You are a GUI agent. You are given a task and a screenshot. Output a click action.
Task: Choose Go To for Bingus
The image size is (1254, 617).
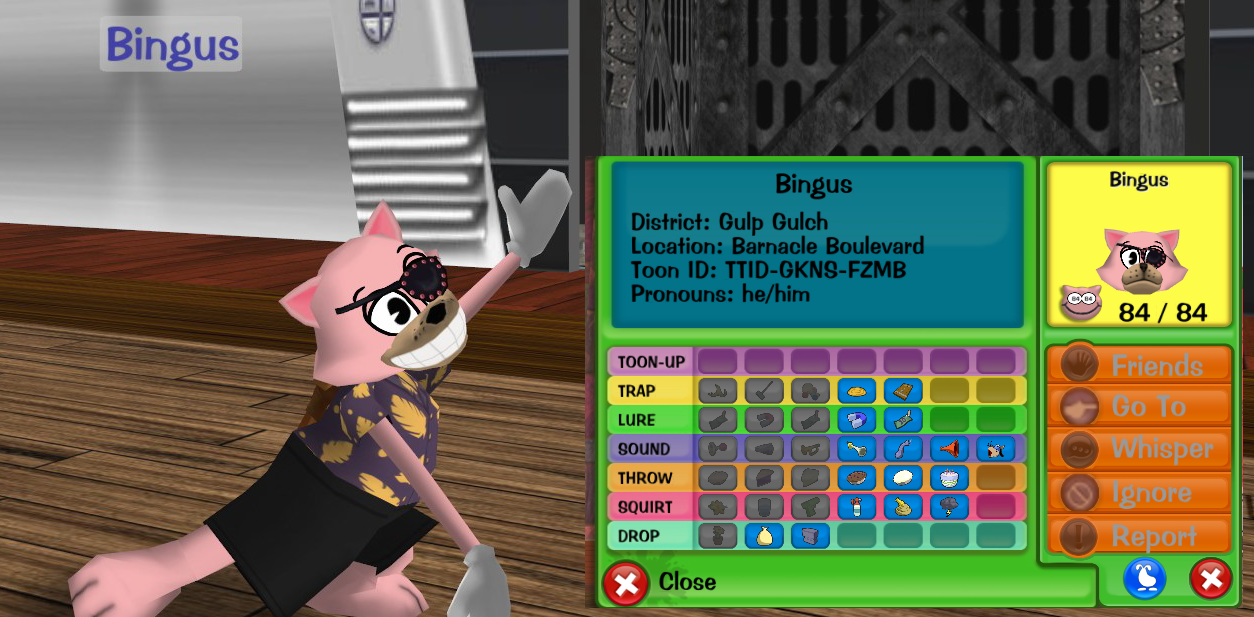(1140, 407)
